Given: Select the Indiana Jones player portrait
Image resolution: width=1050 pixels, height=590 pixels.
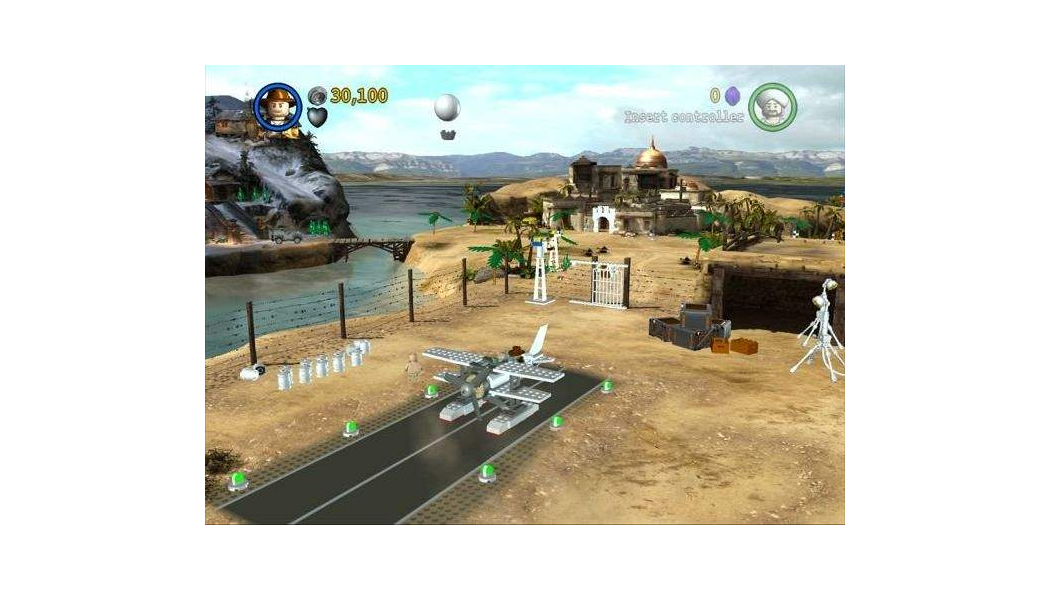Looking at the screenshot, I should (278, 106).
